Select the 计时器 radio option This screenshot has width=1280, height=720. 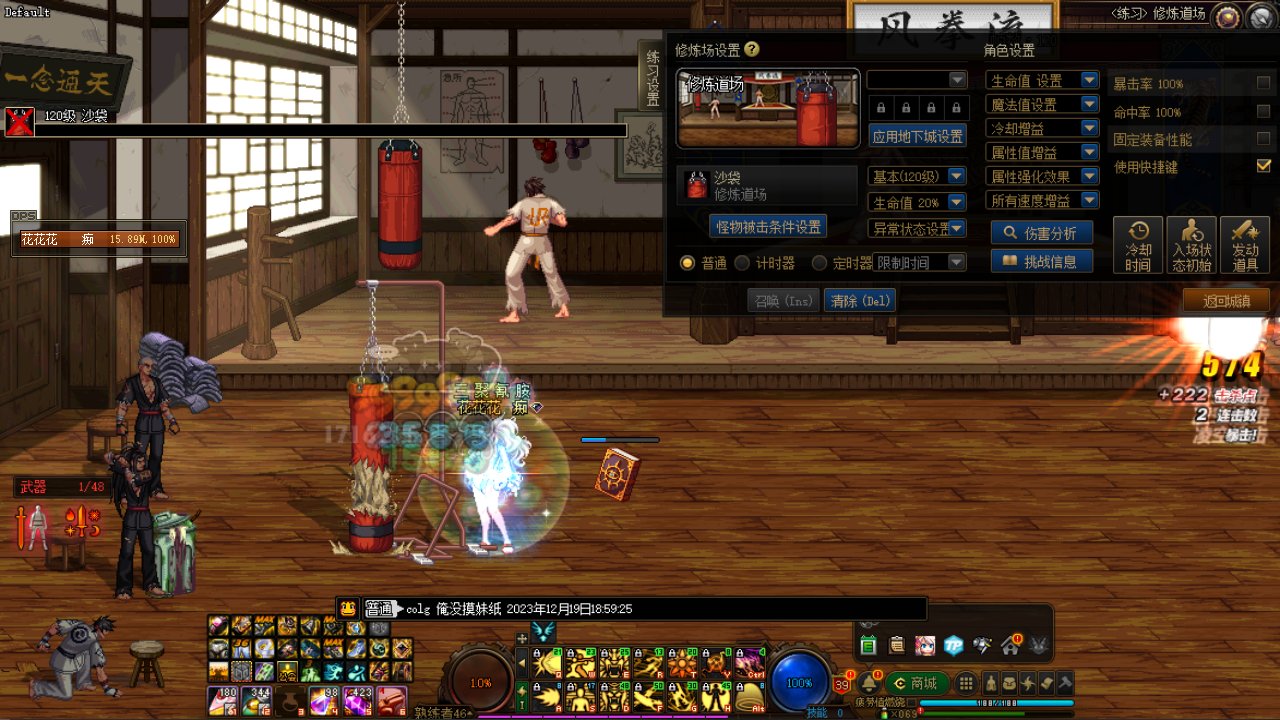743,263
